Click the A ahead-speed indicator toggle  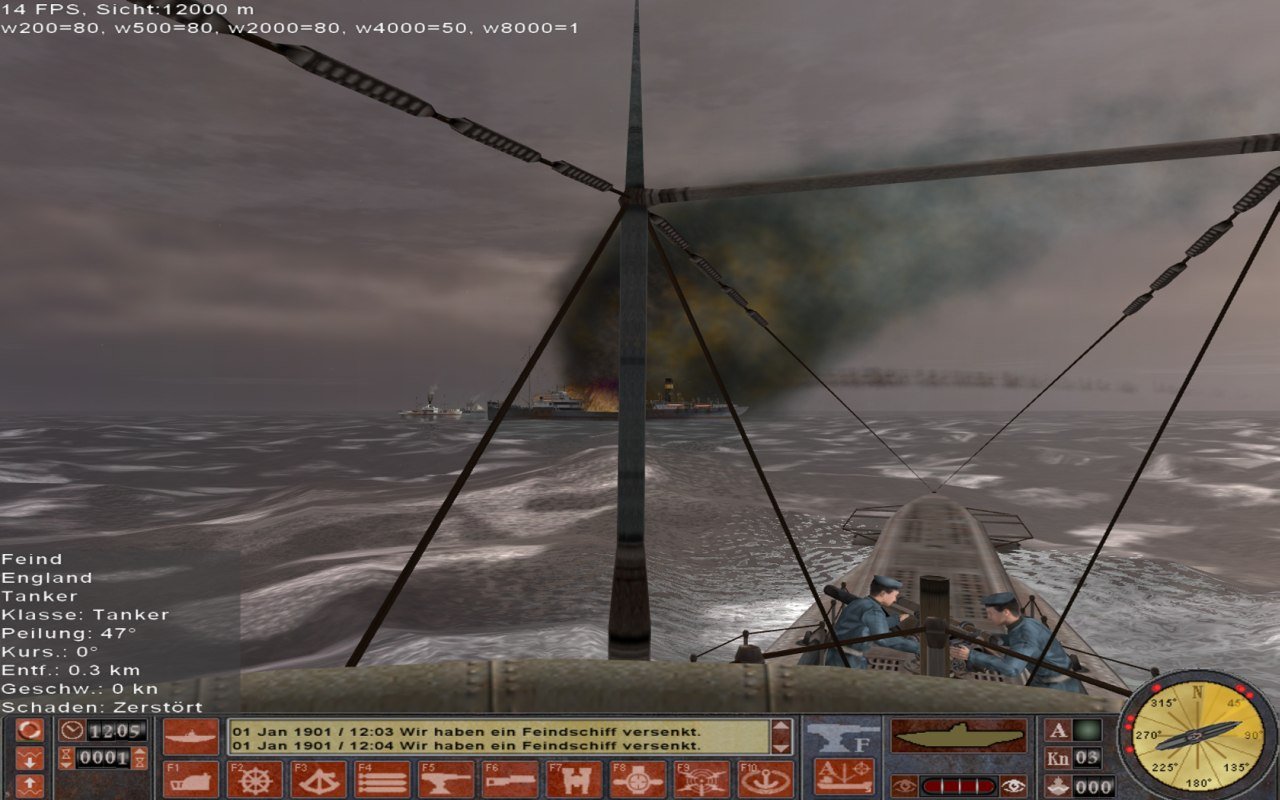[x=1058, y=732]
